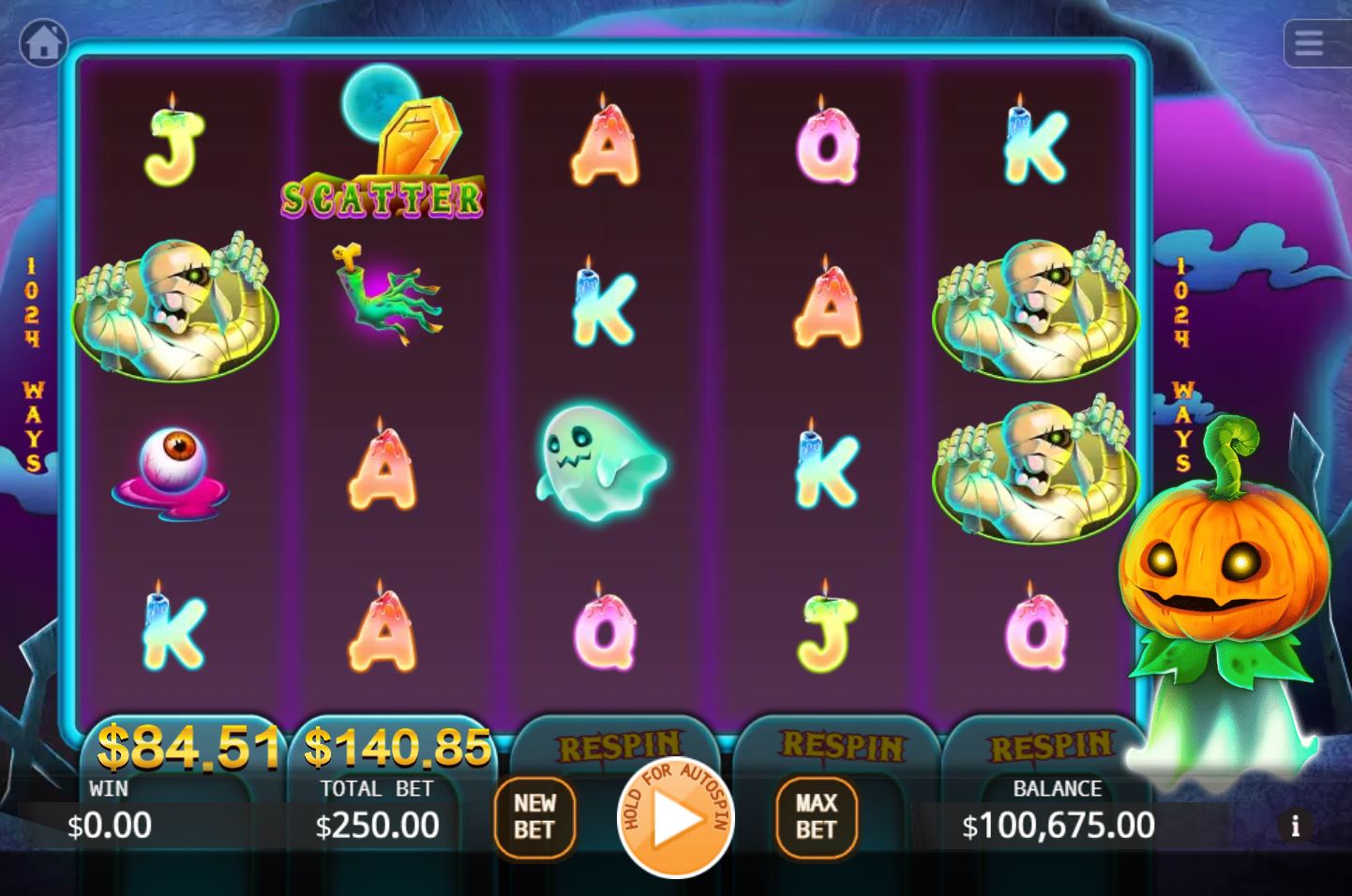Click the NEW BET button

[534, 816]
